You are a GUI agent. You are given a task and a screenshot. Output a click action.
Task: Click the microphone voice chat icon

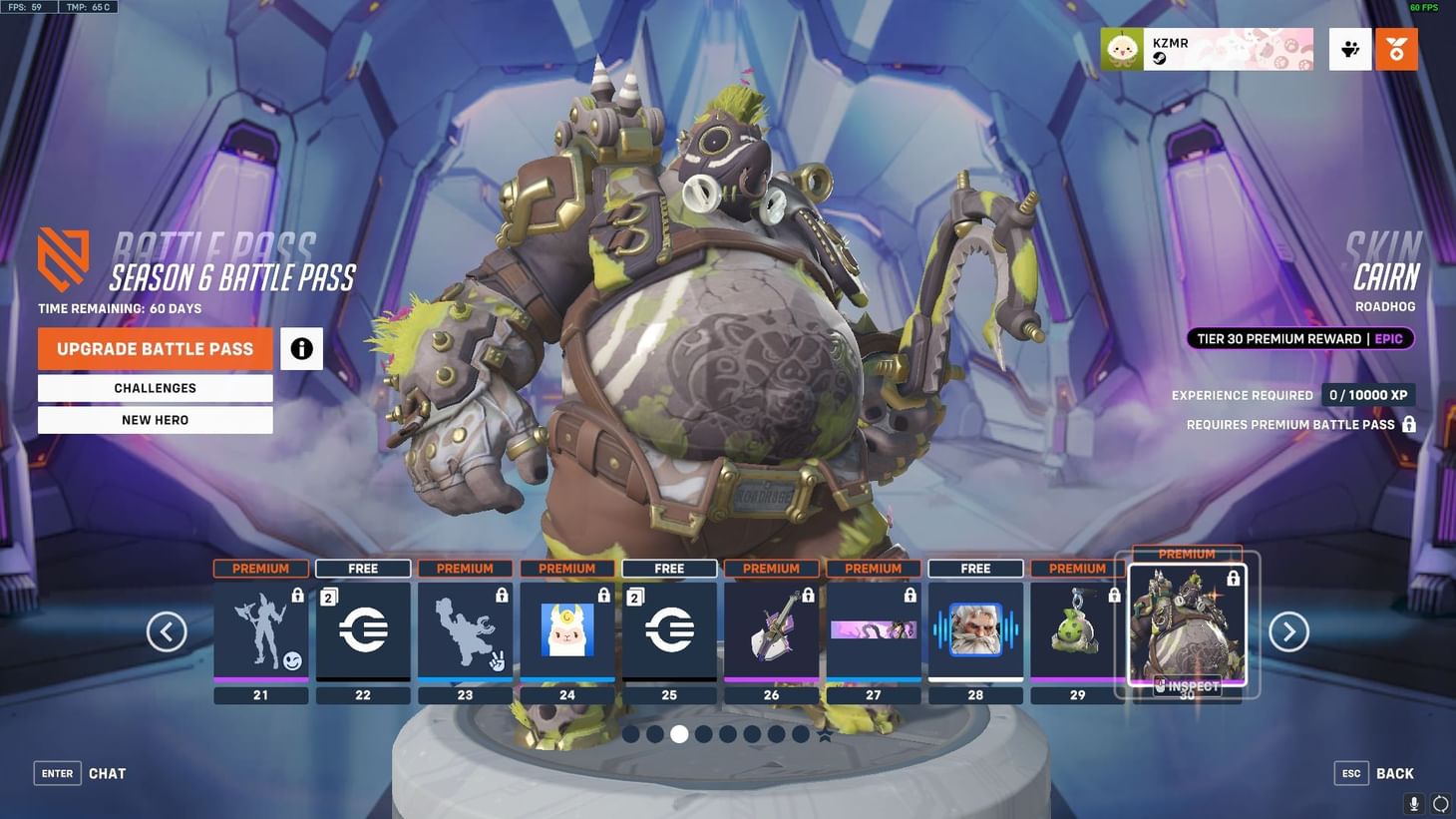click(1412, 803)
